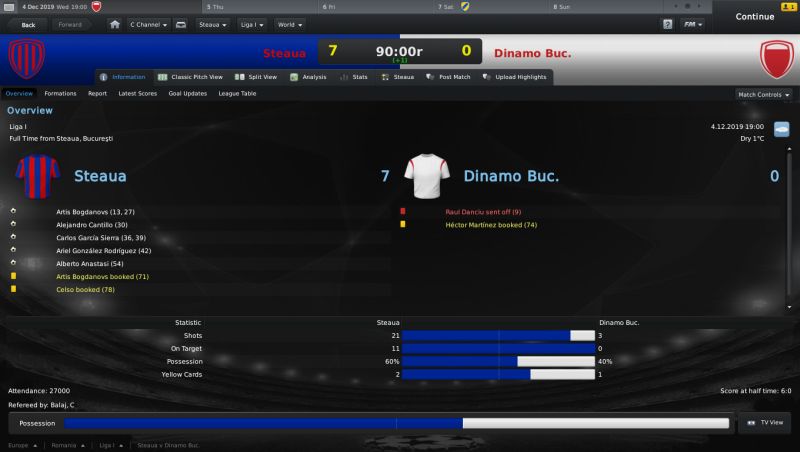
Task: Open the Steaua team menu
Action: tap(212, 23)
